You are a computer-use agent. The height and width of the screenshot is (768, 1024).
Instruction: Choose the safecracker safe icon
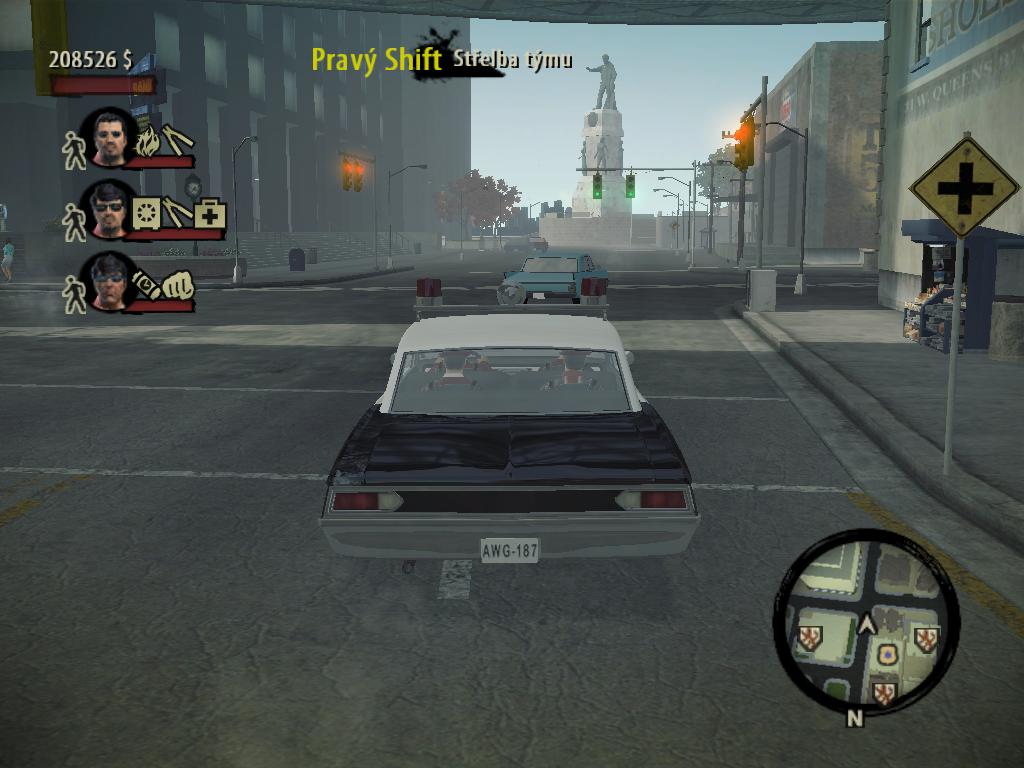click(x=147, y=213)
